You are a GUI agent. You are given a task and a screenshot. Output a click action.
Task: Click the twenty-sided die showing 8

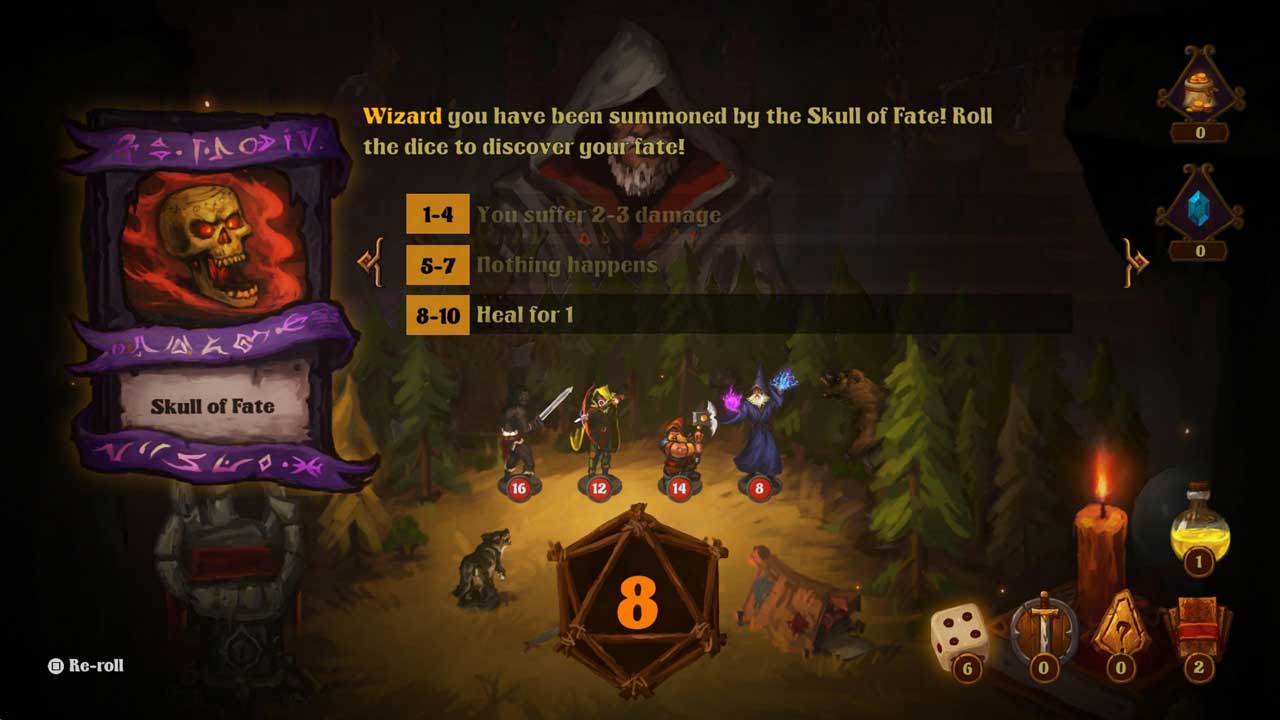coord(637,600)
